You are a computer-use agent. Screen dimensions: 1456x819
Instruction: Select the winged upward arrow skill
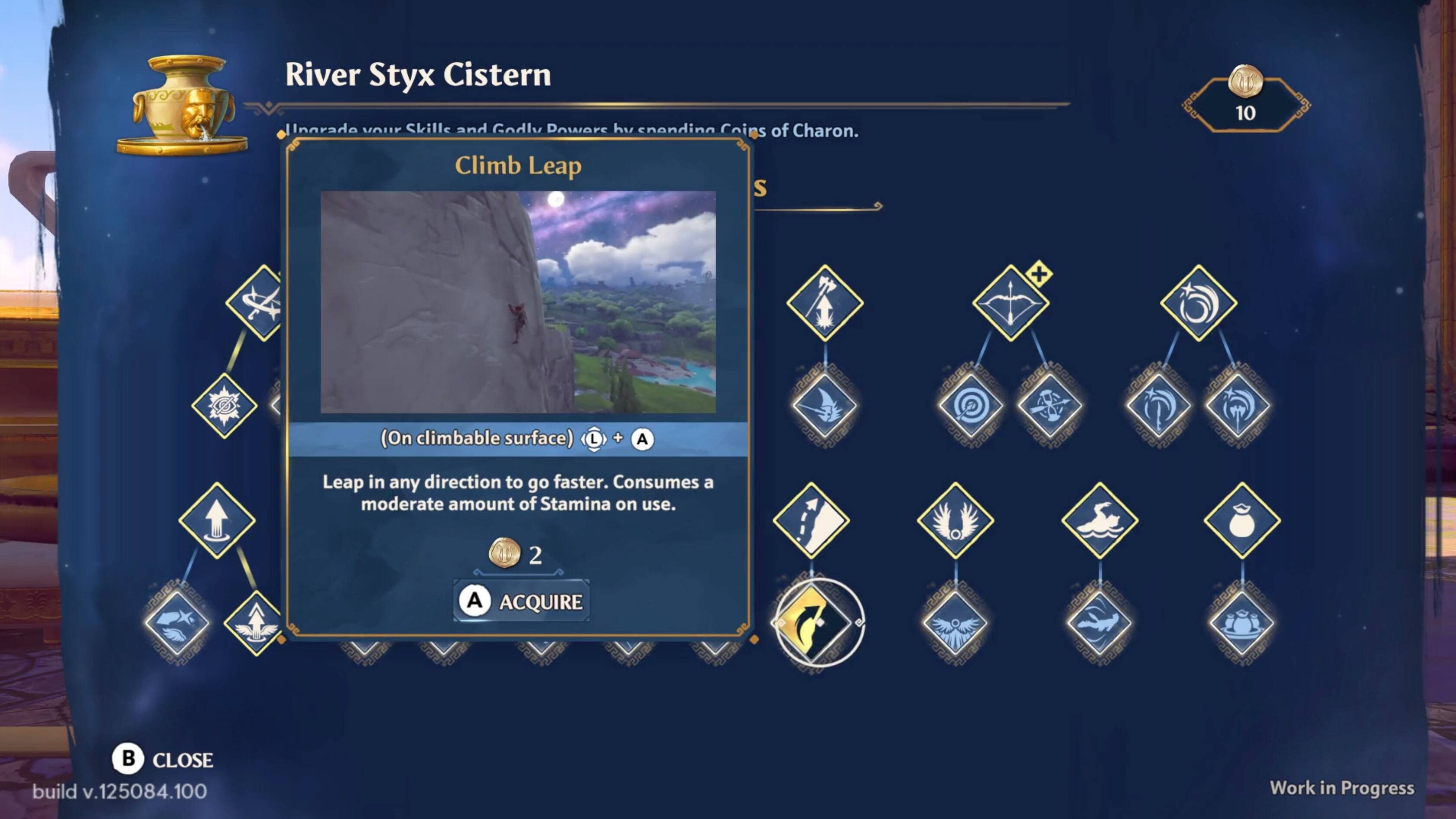tap(256, 623)
